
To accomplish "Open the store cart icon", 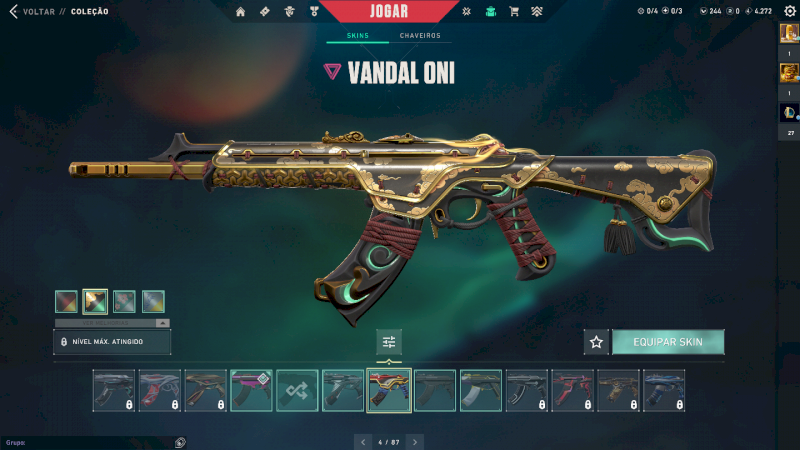I will coord(514,12).
